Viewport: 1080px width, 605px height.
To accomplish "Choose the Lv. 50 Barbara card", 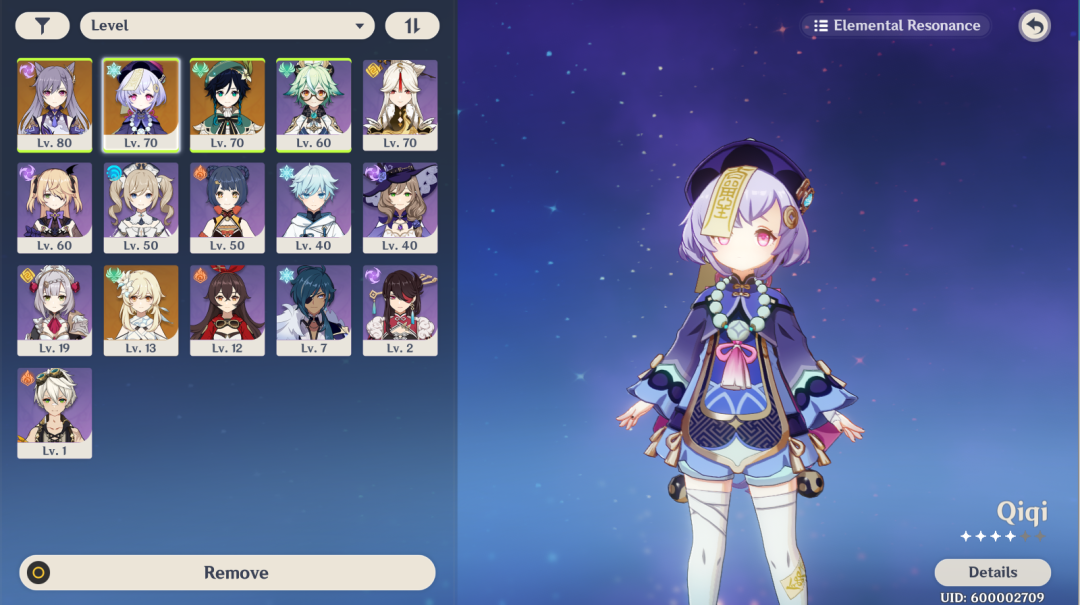I will click(141, 207).
